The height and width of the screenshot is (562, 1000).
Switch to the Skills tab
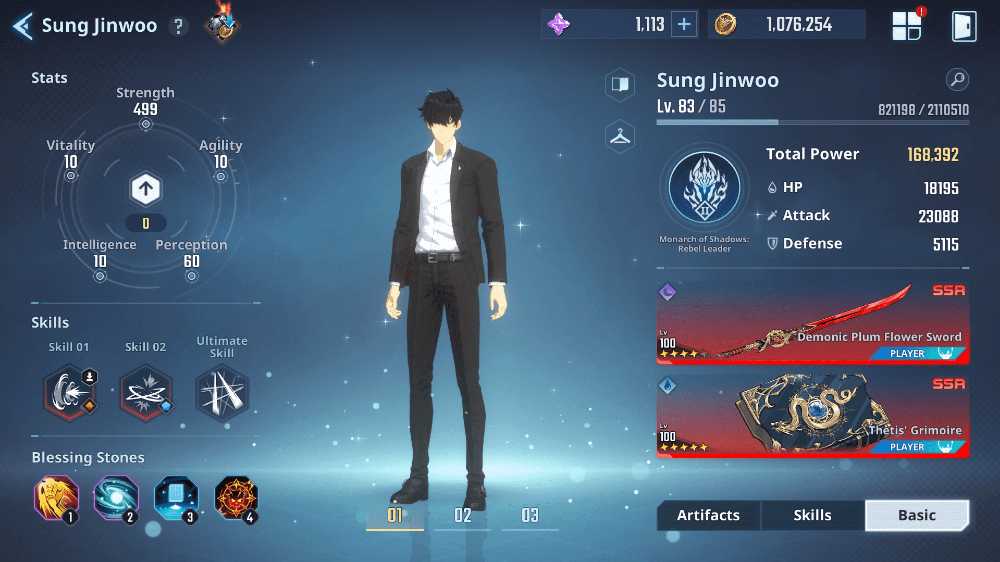[812, 516]
